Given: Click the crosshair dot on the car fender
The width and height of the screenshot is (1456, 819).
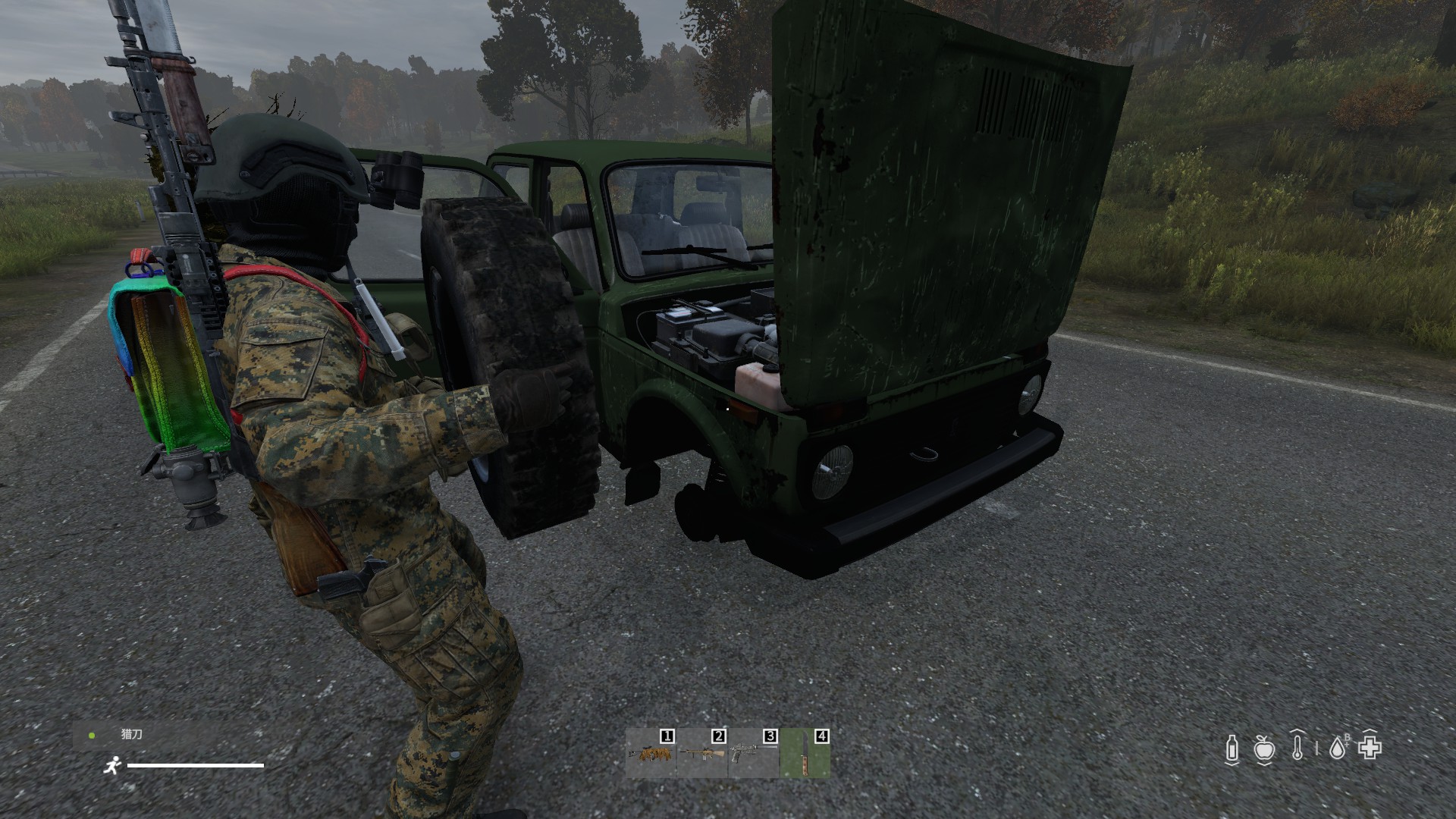Looking at the screenshot, I should [726, 408].
